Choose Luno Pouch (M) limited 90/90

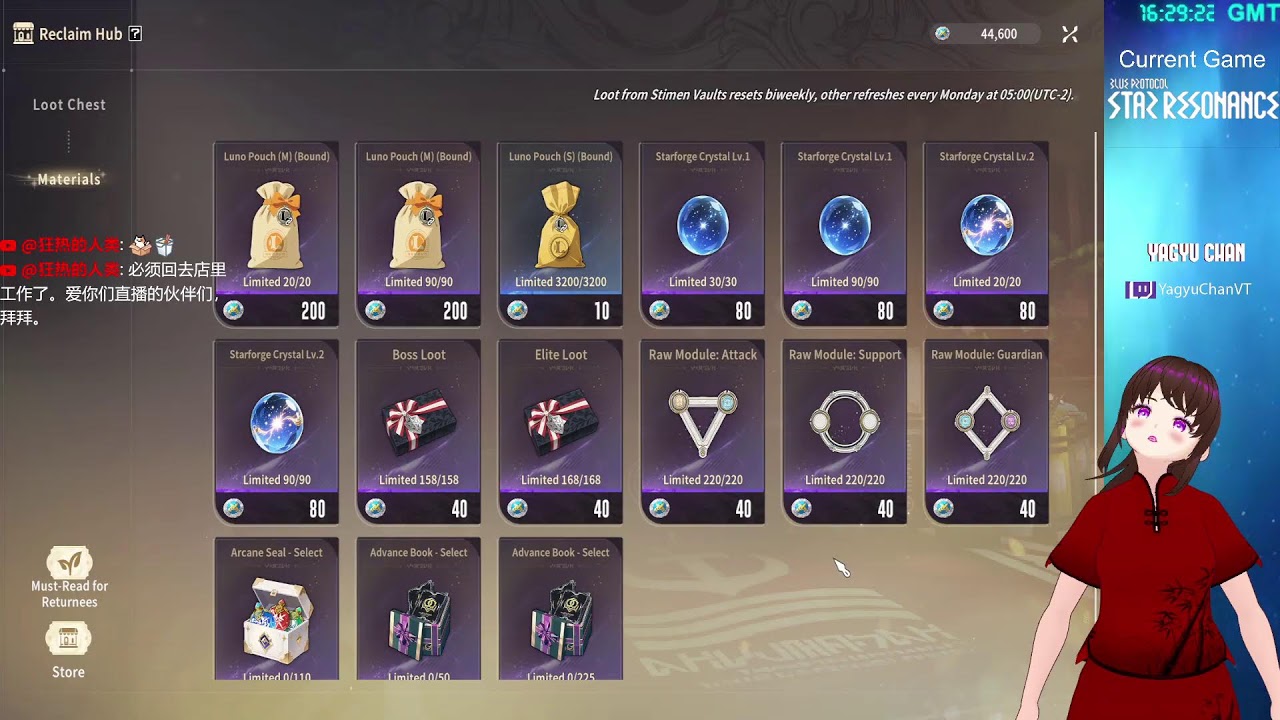[418, 234]
